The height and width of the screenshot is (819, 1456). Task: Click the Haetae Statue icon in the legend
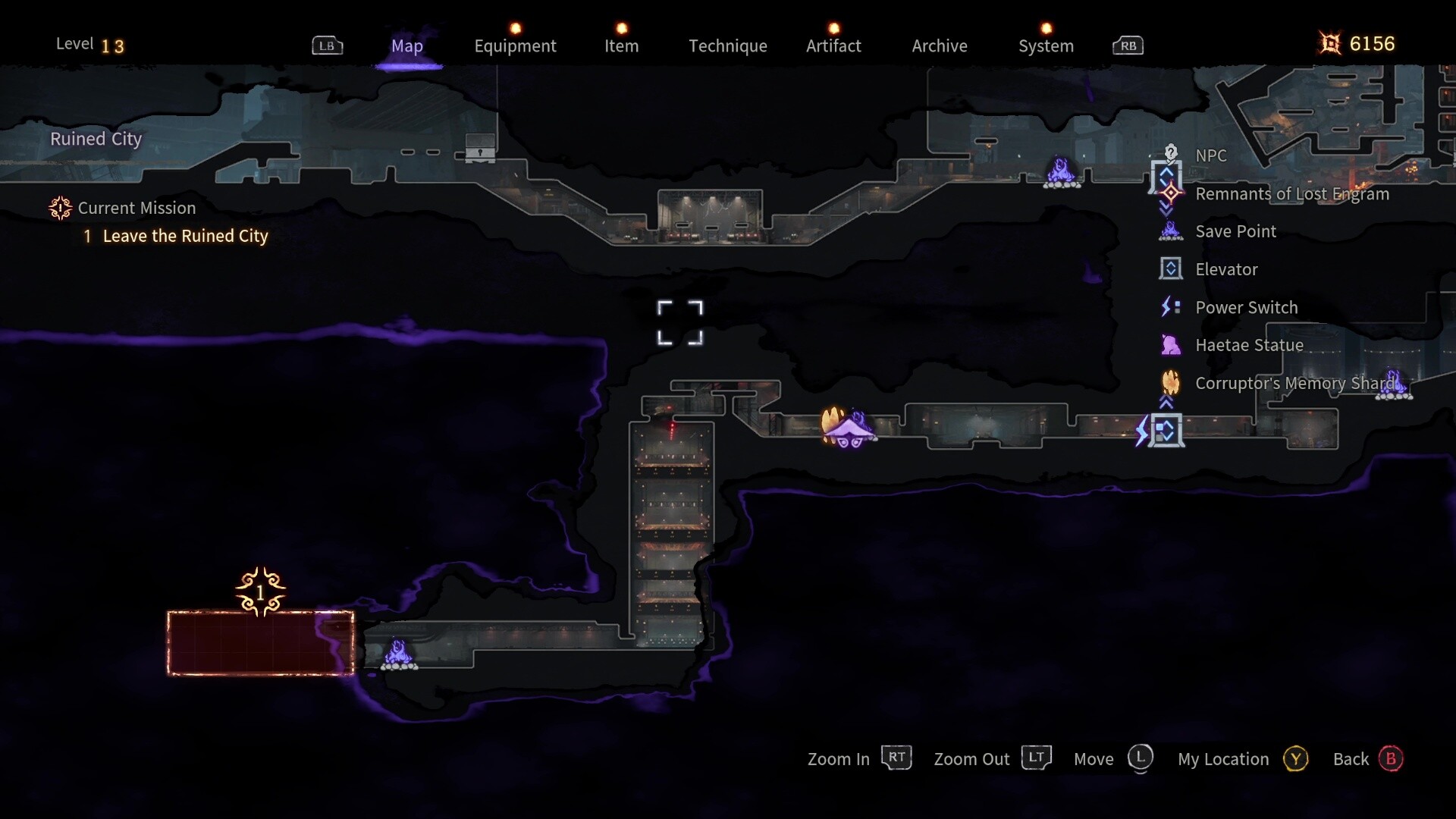pyautogui.click(x=1172, y=345)
